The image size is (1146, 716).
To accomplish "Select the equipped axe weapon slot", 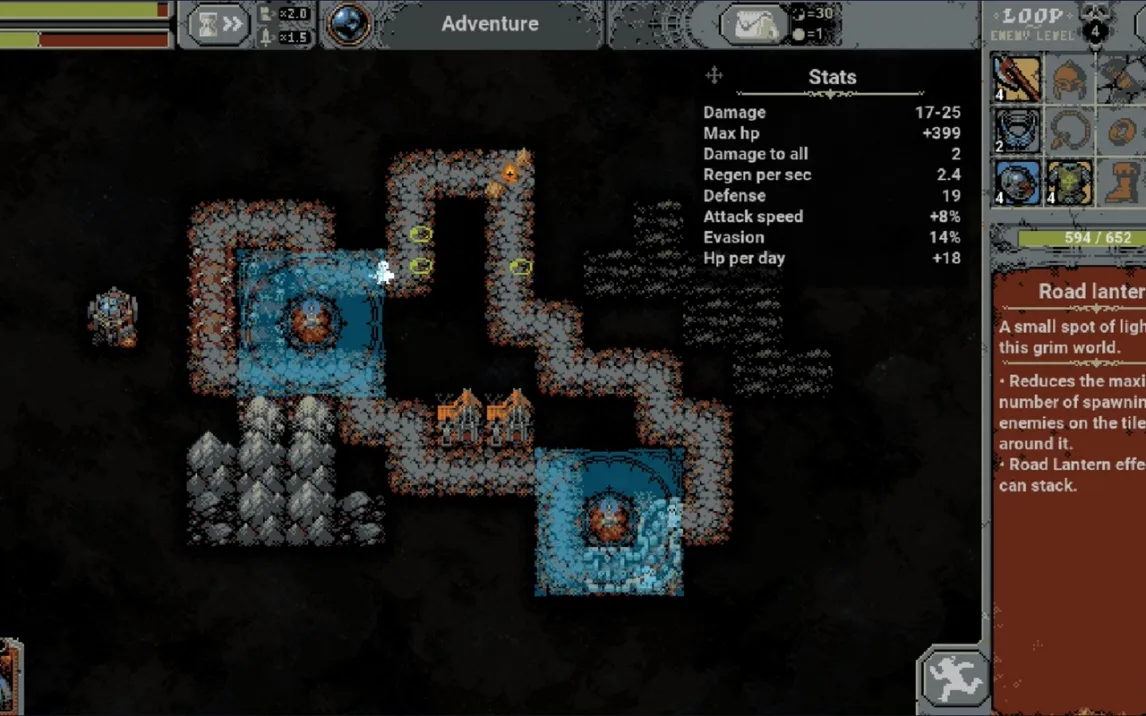I will pyautogui.click(x=1017, y=78).
